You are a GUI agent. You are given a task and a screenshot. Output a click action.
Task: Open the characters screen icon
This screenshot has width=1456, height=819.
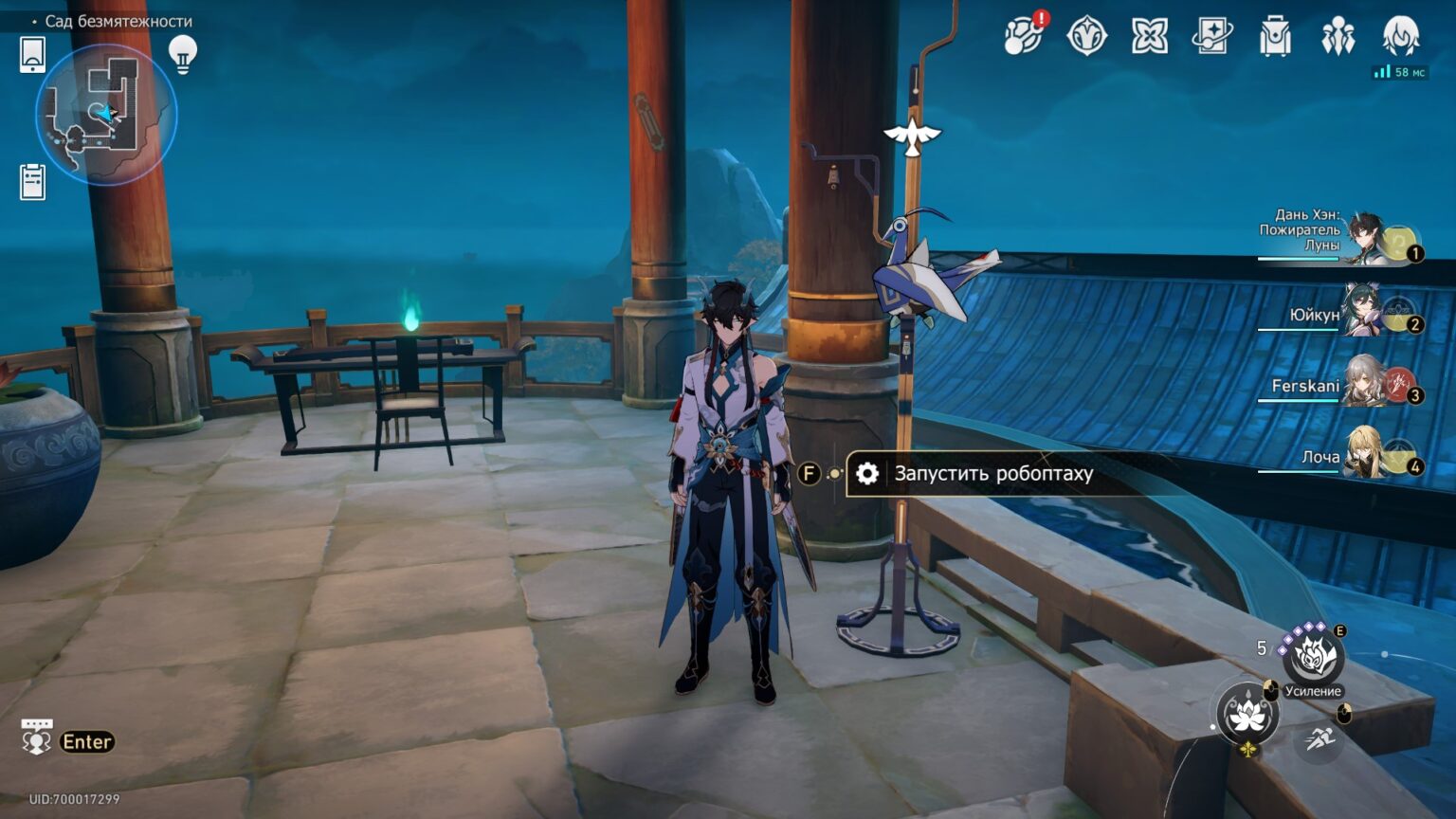tap(1338, 36)
